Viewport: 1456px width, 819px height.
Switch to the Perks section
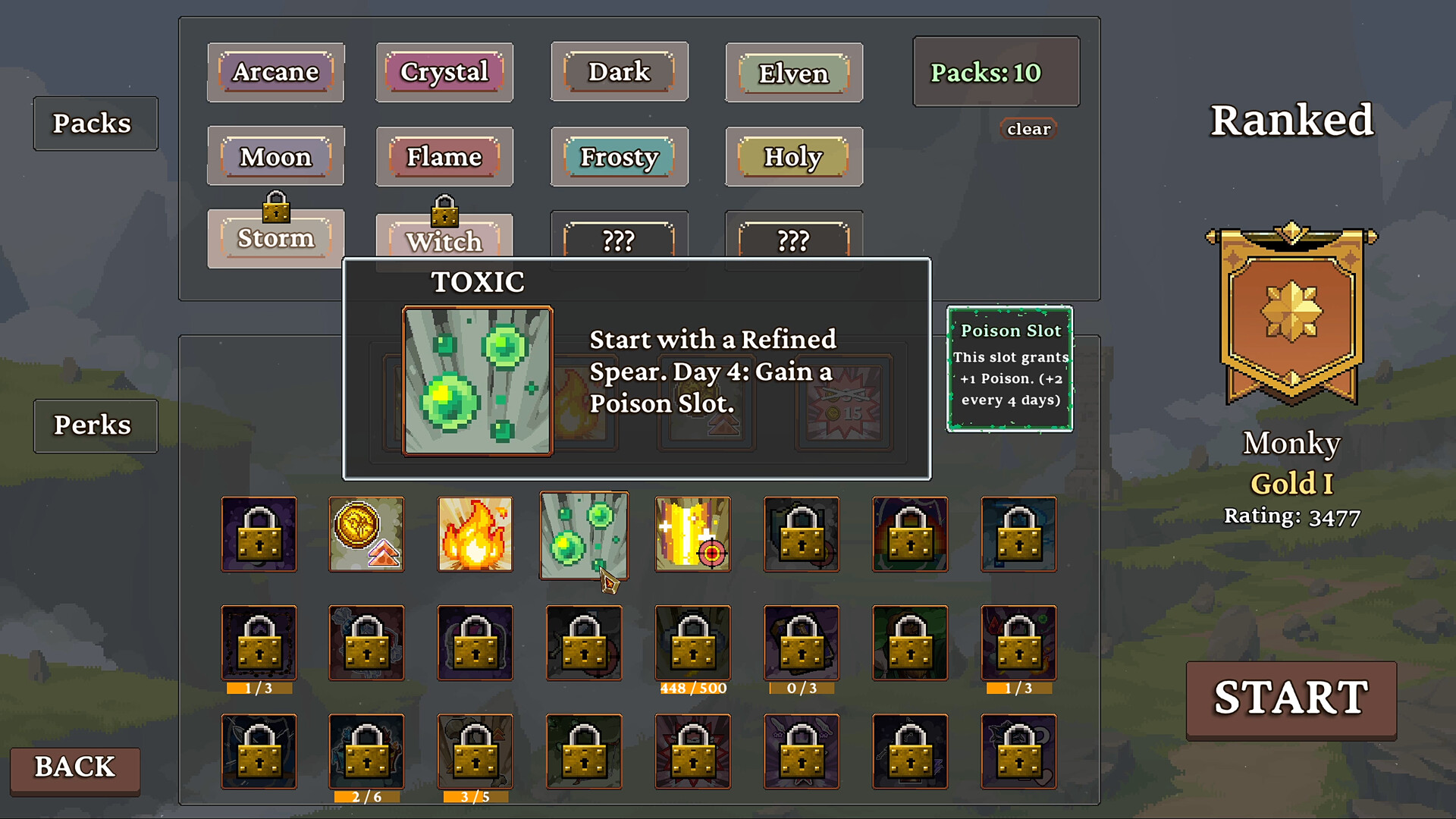tap(95, 425)
